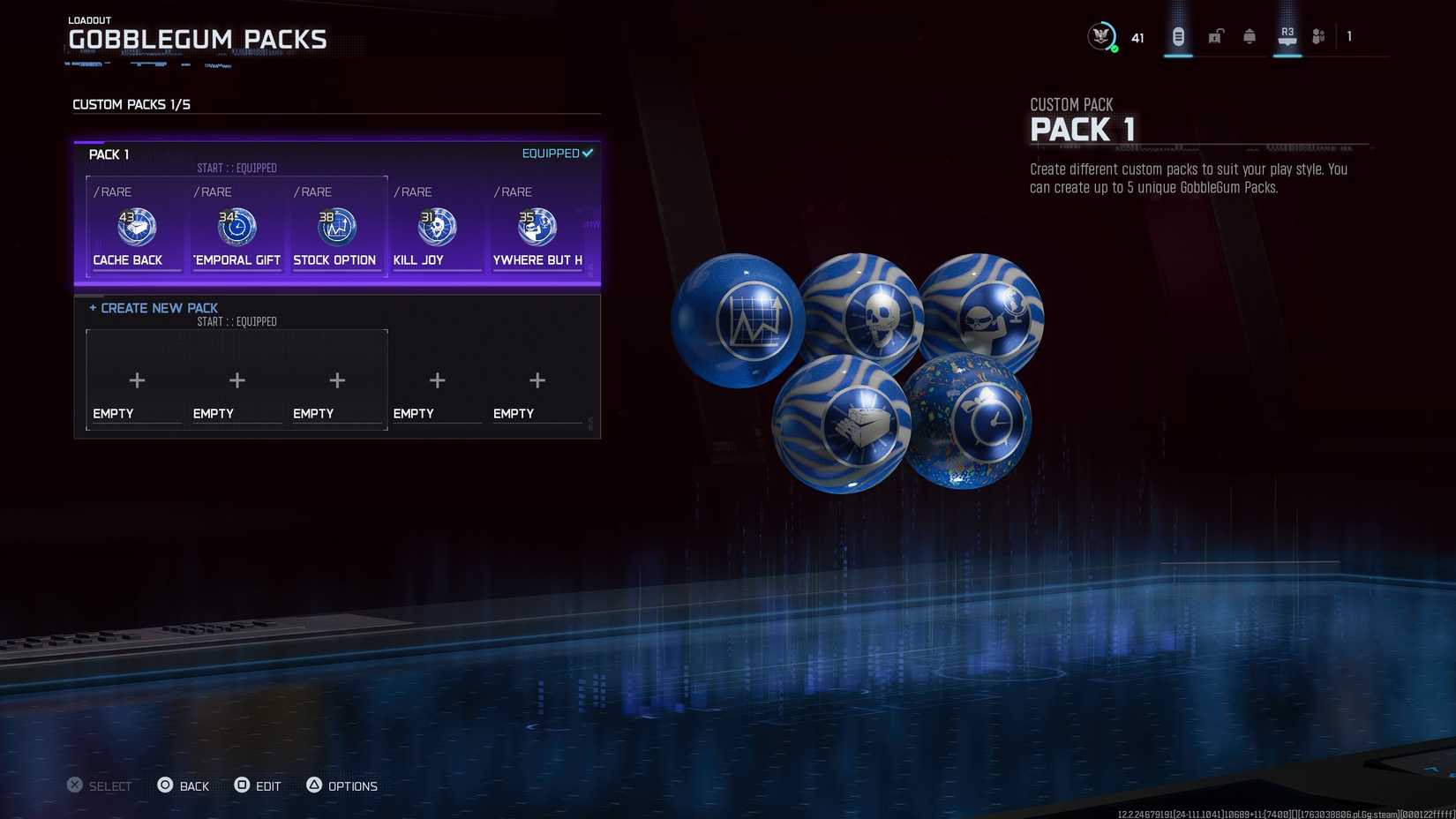This screenshot has height=819, width=1456.
Task: Click Back in the bottom menu bar
Action: [184, 785]
